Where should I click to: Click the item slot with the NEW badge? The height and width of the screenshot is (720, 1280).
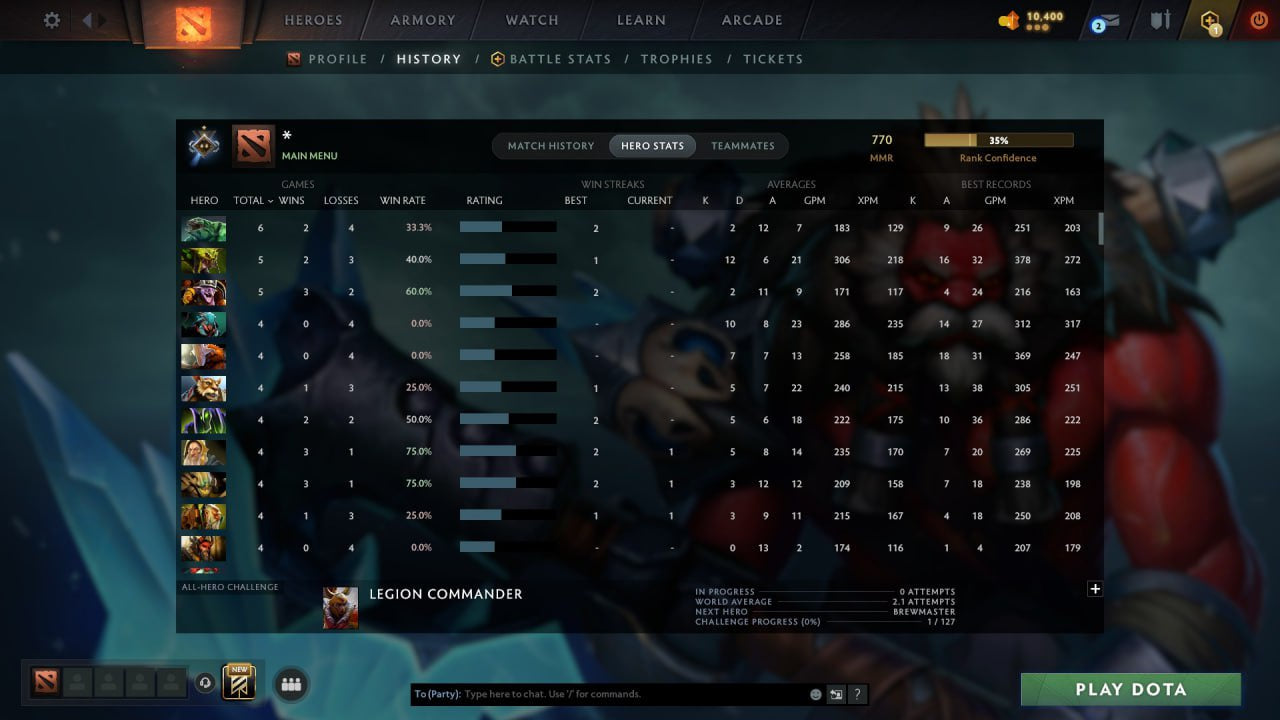tap(238, 684)
